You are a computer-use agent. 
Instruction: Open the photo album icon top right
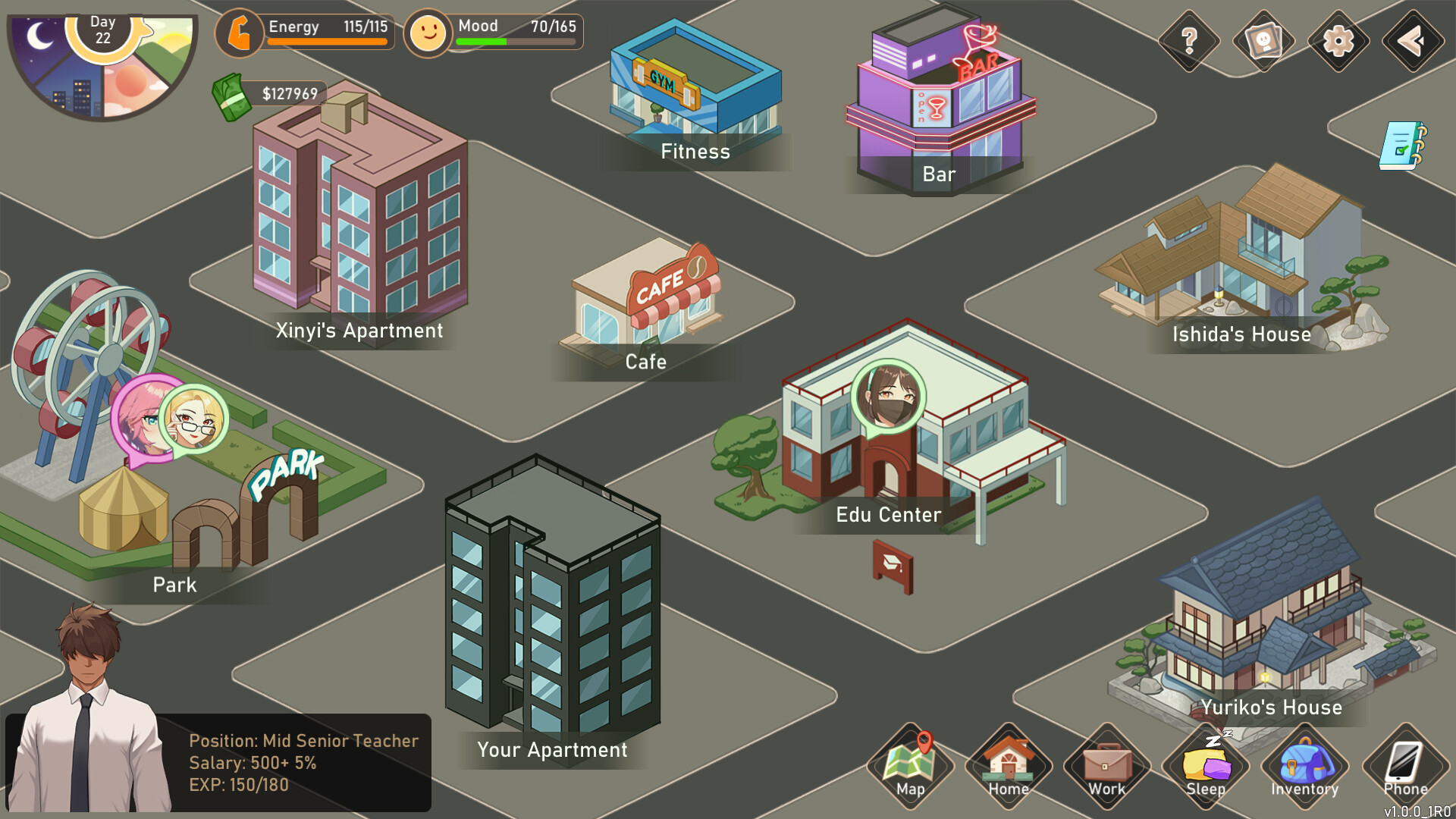(x=1263, y=42)
